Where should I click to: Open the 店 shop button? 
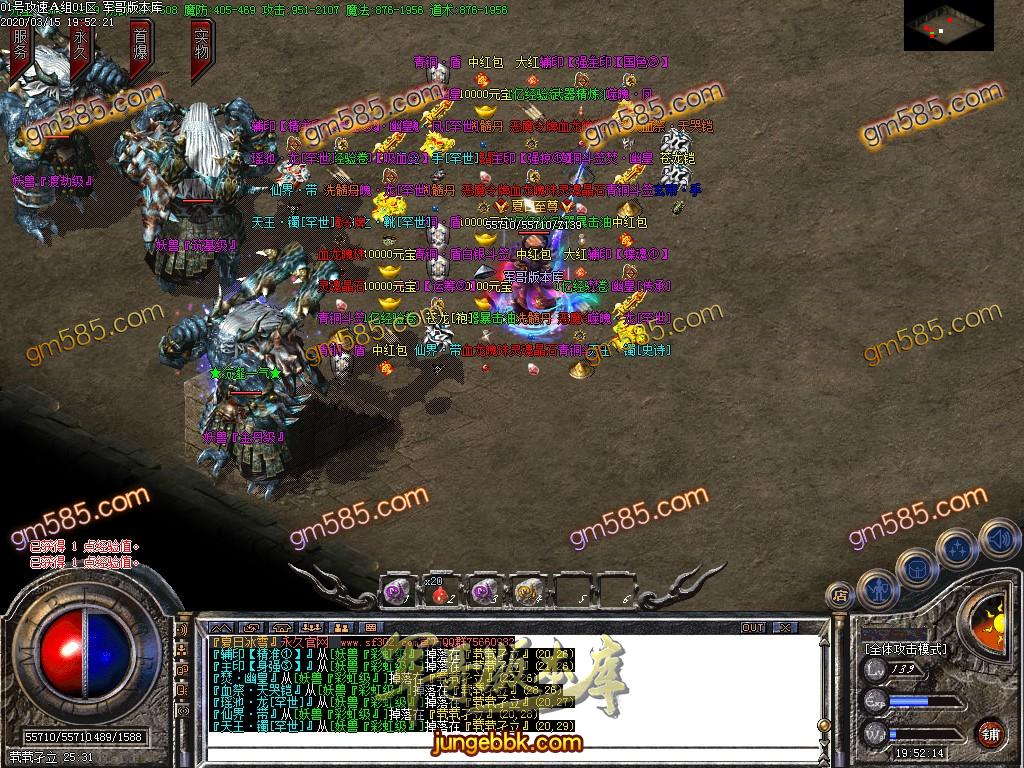[841, 597]
